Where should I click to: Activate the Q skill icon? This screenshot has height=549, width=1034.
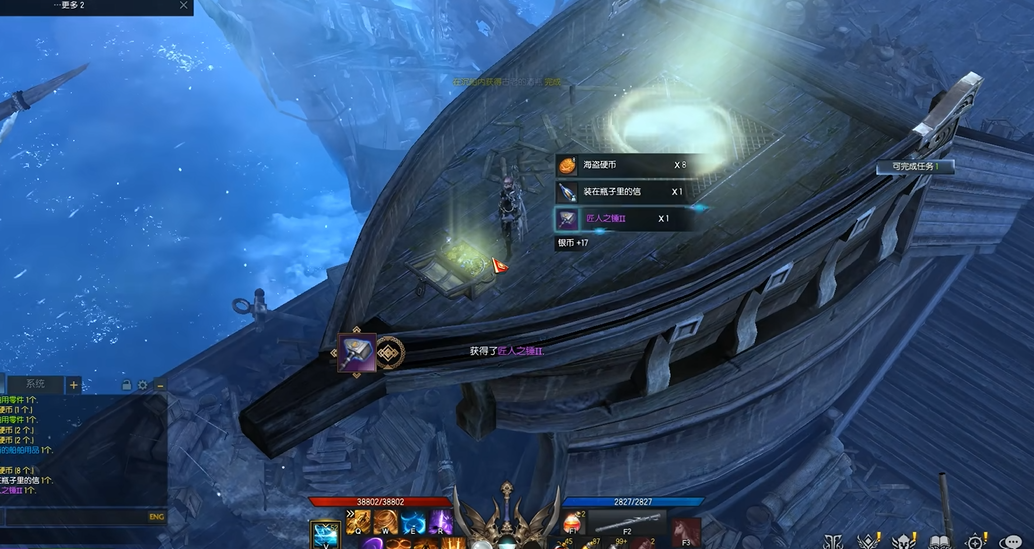click(360, 523)
